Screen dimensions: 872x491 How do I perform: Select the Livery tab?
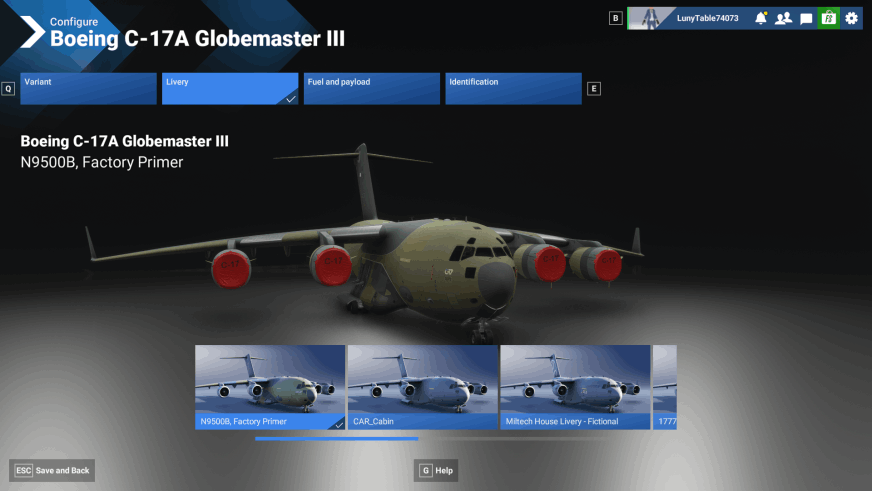click(229, 88)
